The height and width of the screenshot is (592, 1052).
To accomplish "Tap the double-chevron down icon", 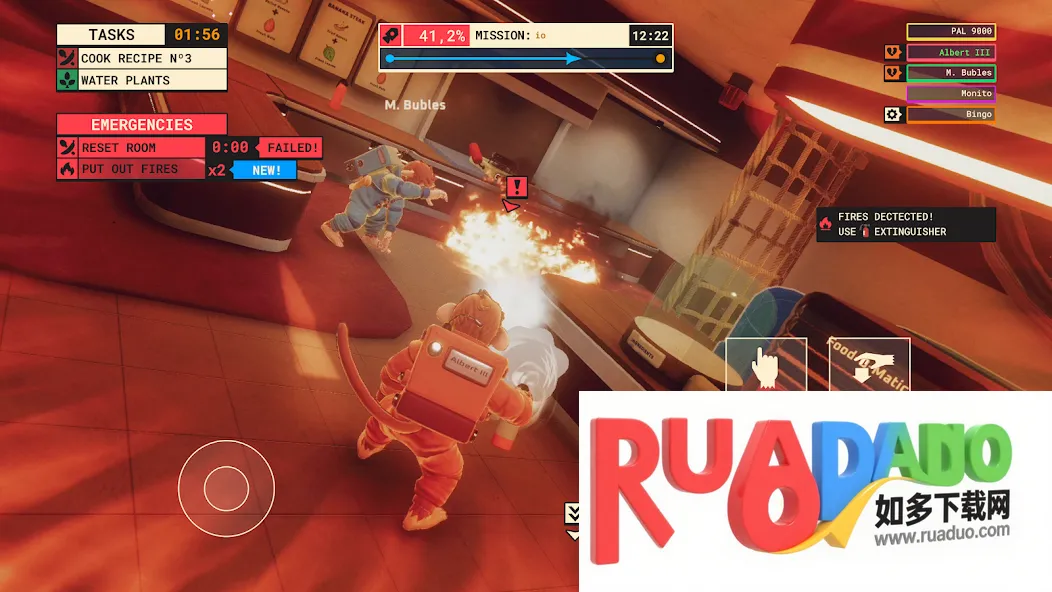I will (x=573, y=513).
